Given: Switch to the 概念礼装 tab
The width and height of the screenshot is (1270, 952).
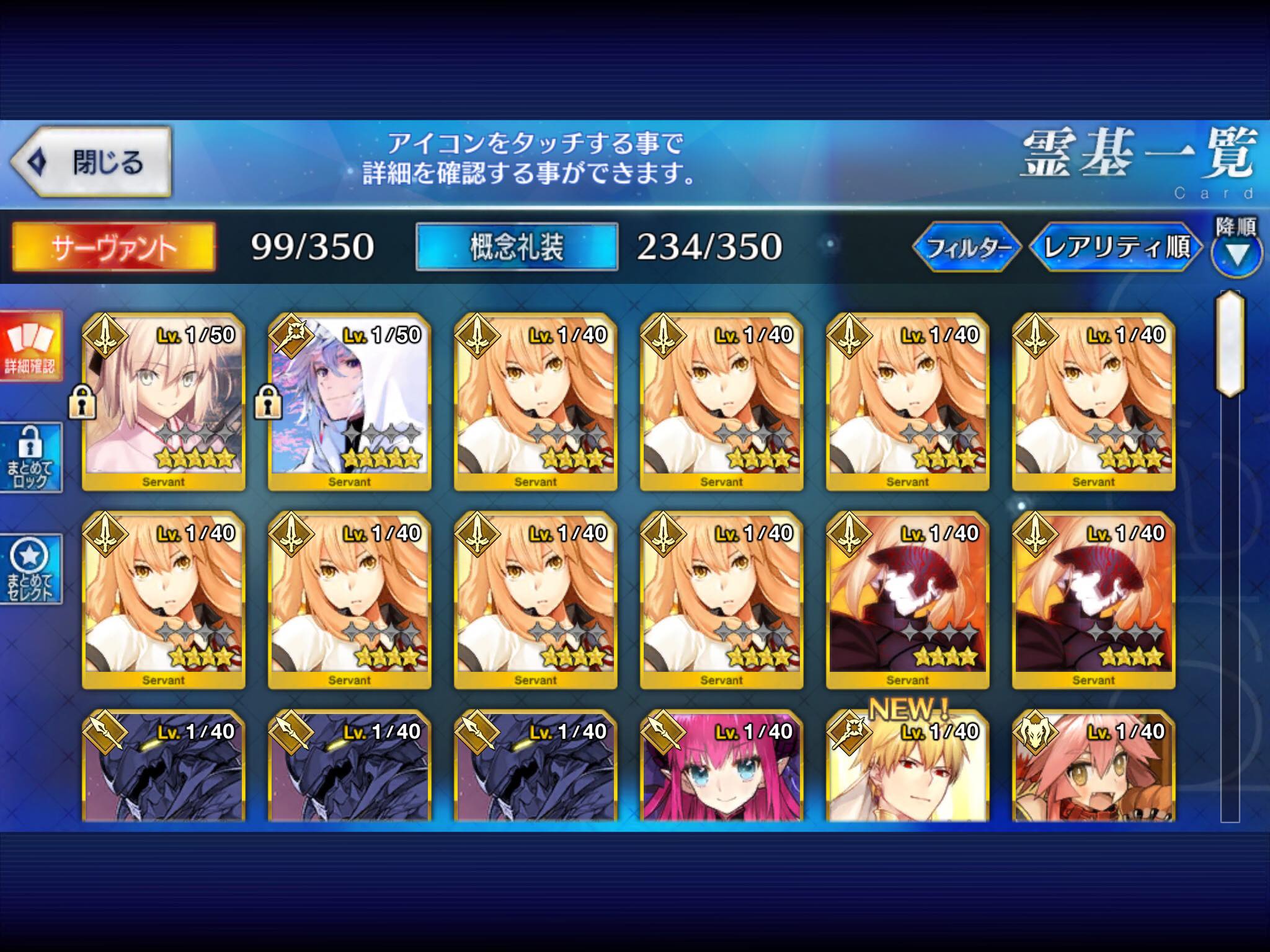Looking at the screenshot, I should tap(517, 247).
